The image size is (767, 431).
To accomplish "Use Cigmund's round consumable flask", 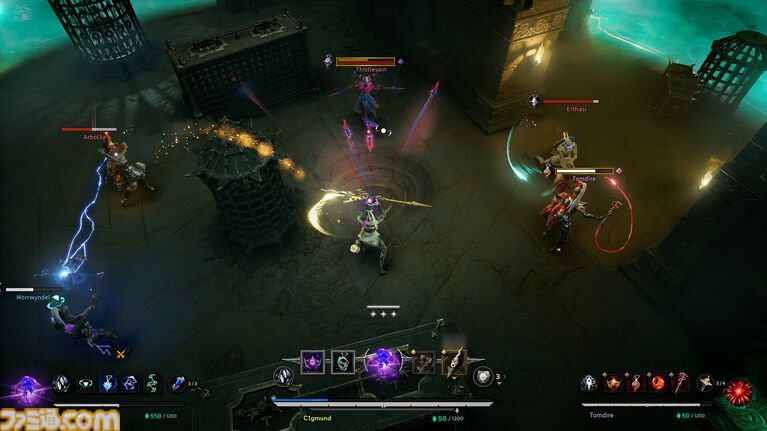I will coord(483,376).
